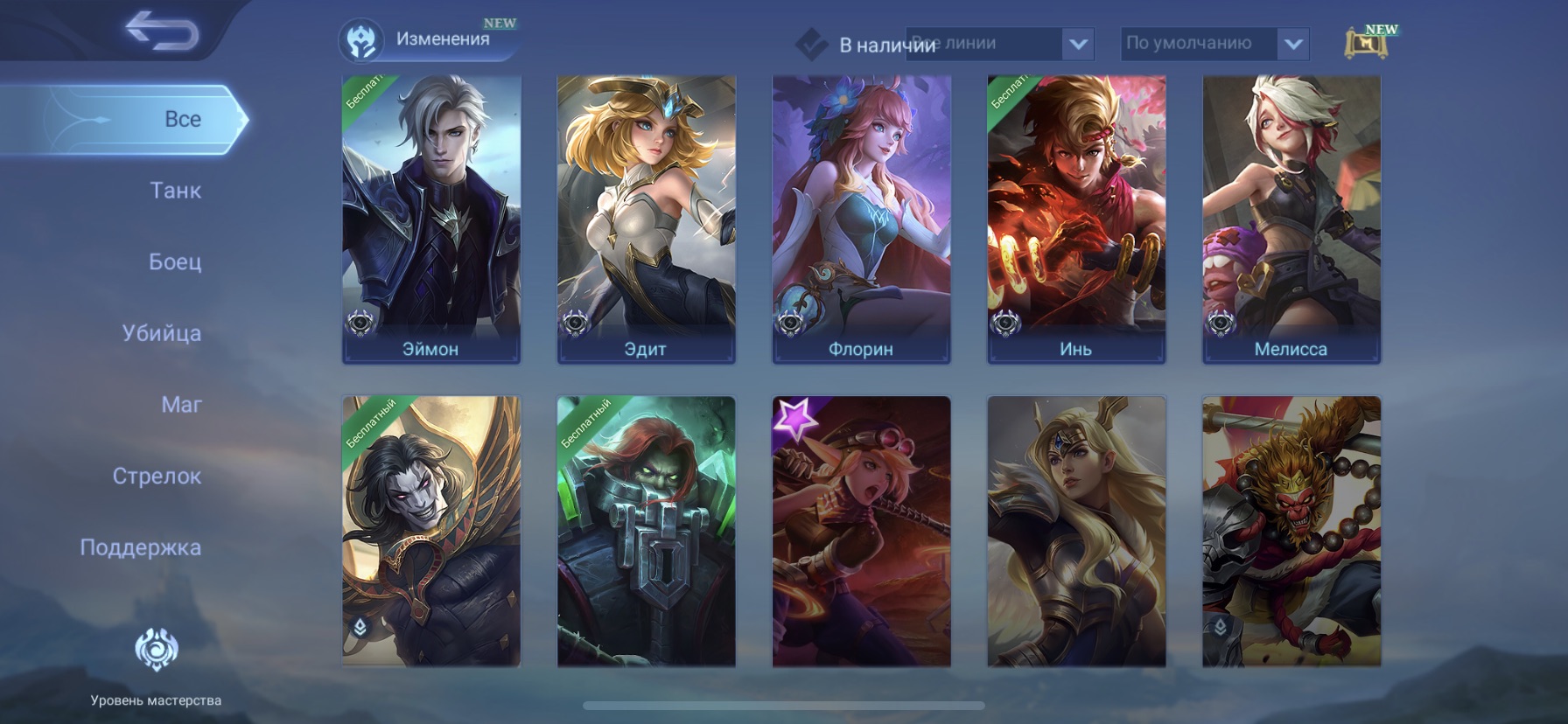The image size is (1568, 724).
Task: Click the golden scroll NEW icon
Action: click(x=1366, y=42)
